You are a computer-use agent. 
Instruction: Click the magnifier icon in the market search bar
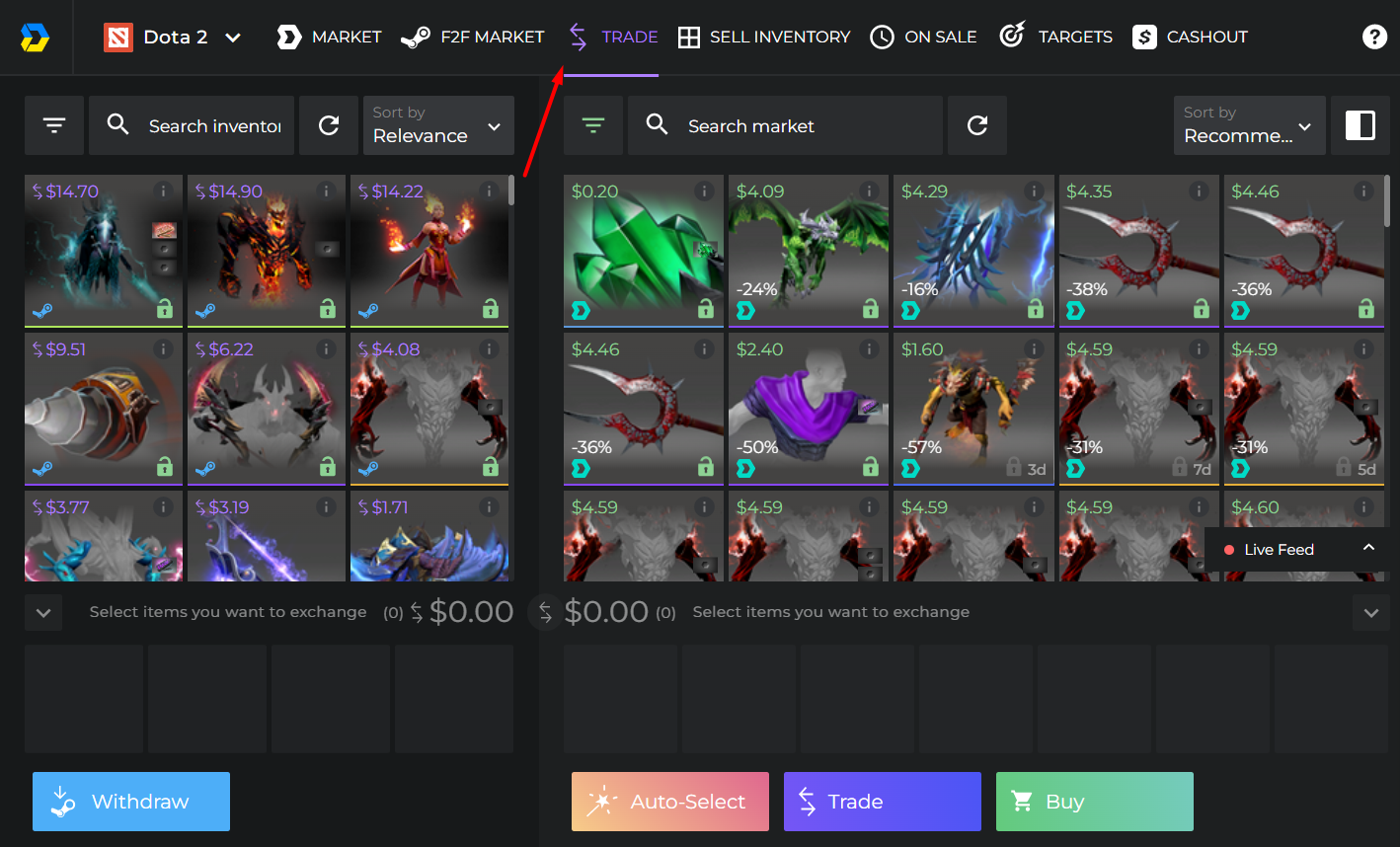pyautogui.click(x=659, y=125)
